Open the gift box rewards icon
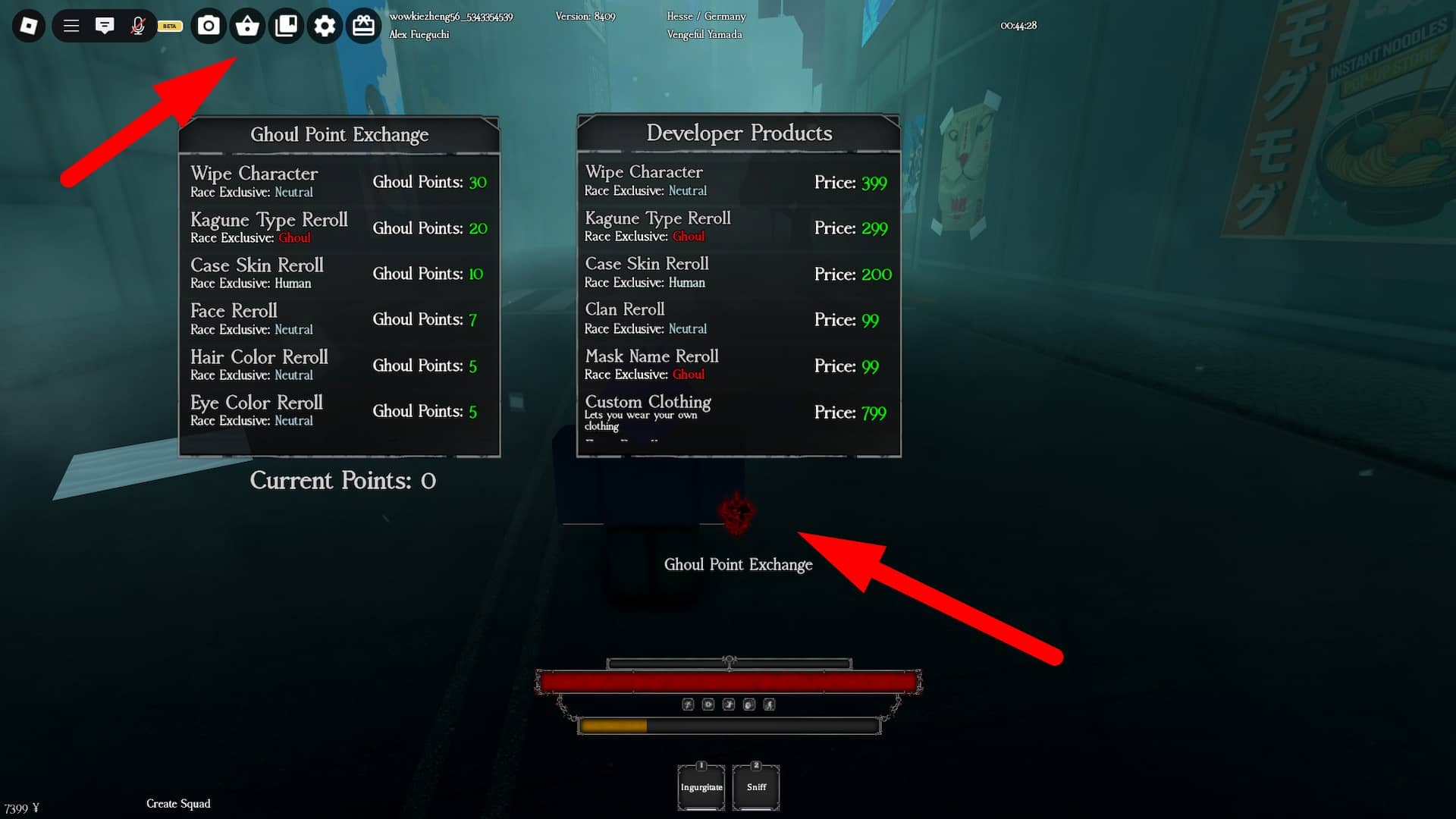This screenshot has width=1456, height=819. pyautogui.click(x=363, y=25)
